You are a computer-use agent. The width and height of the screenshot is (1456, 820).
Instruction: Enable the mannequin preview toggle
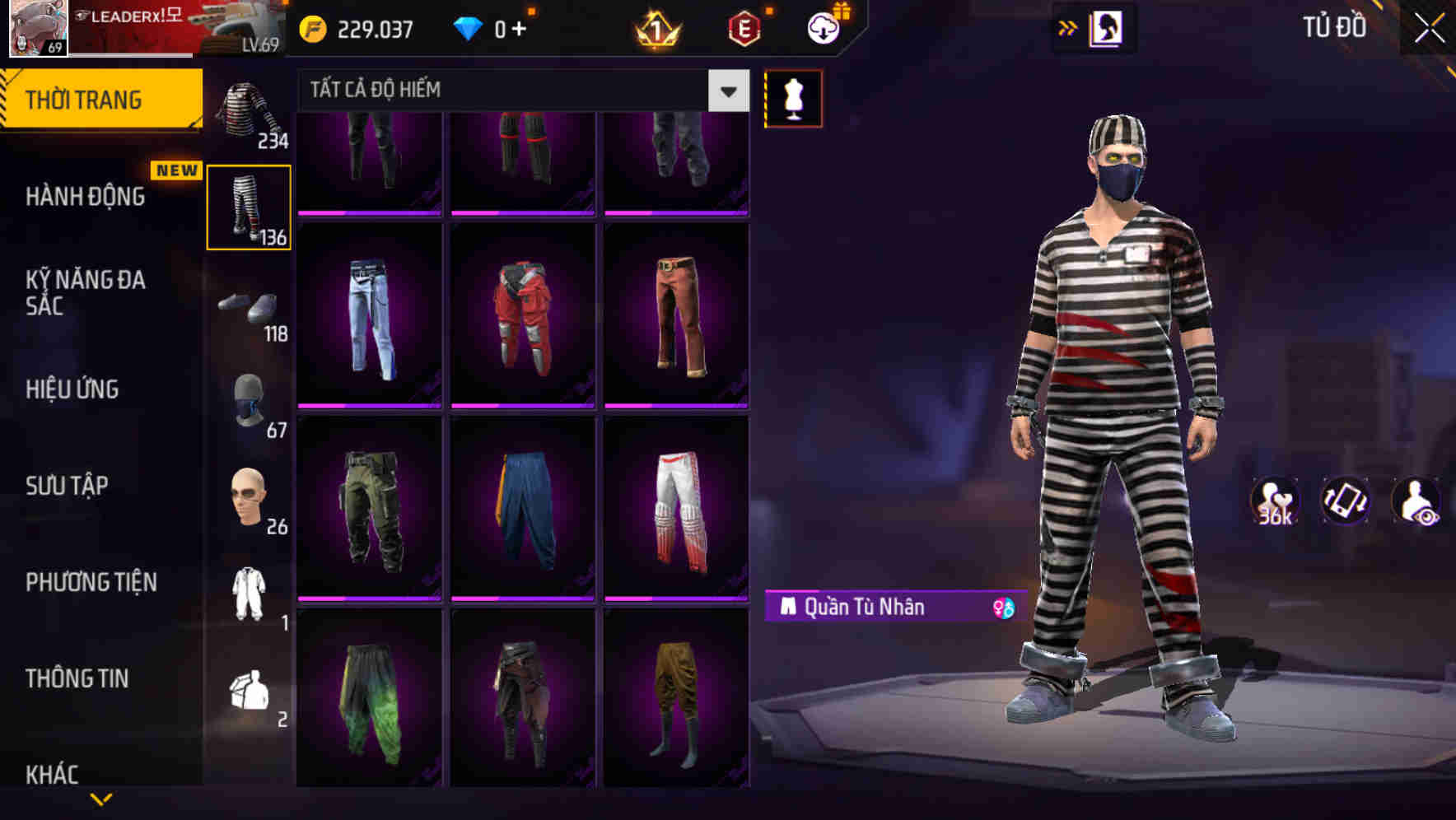[791, 98]
